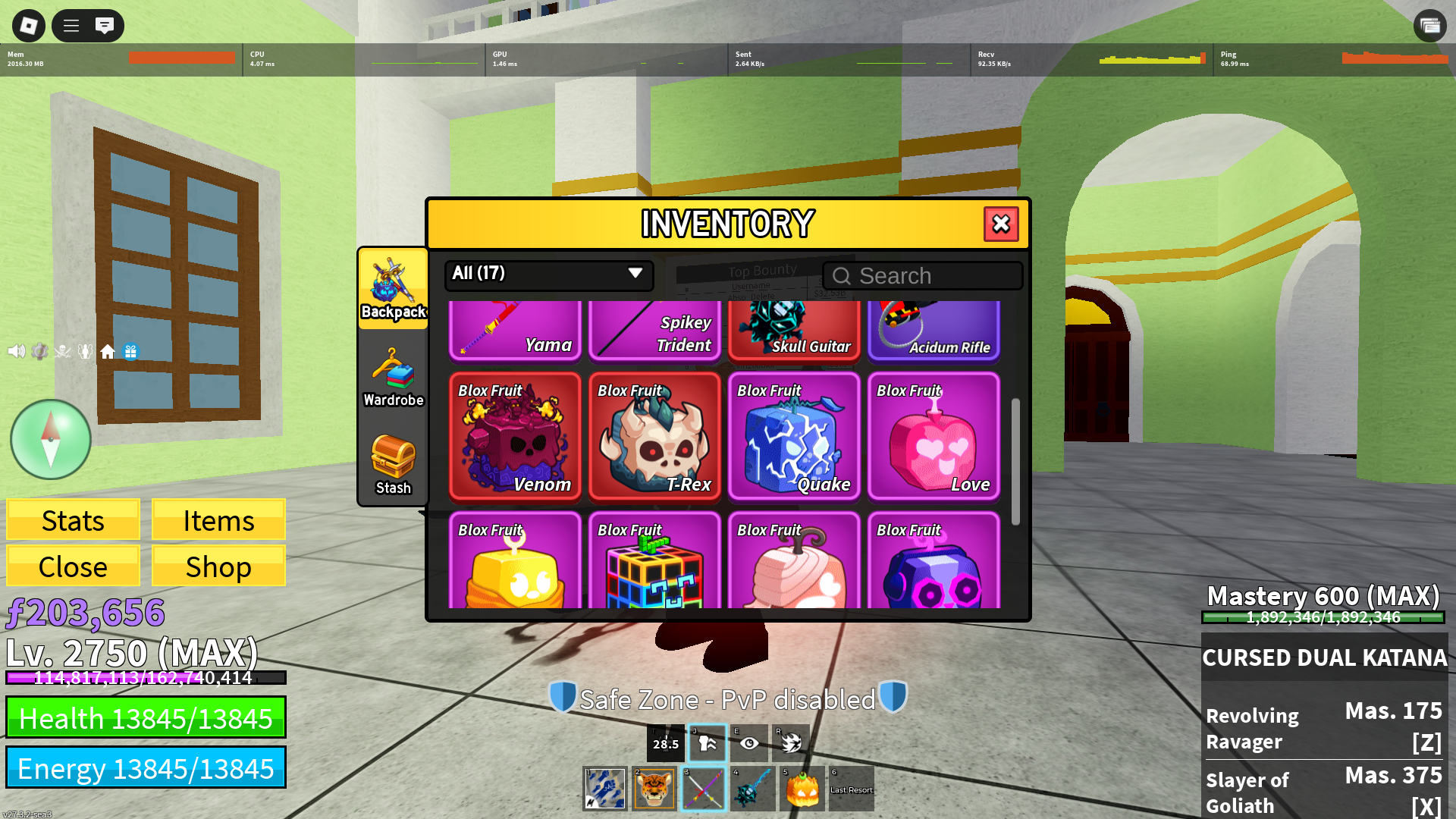This screenshot has height=819, width=1456.
Task: Open the Stats panel
Action: coord(73,521)
